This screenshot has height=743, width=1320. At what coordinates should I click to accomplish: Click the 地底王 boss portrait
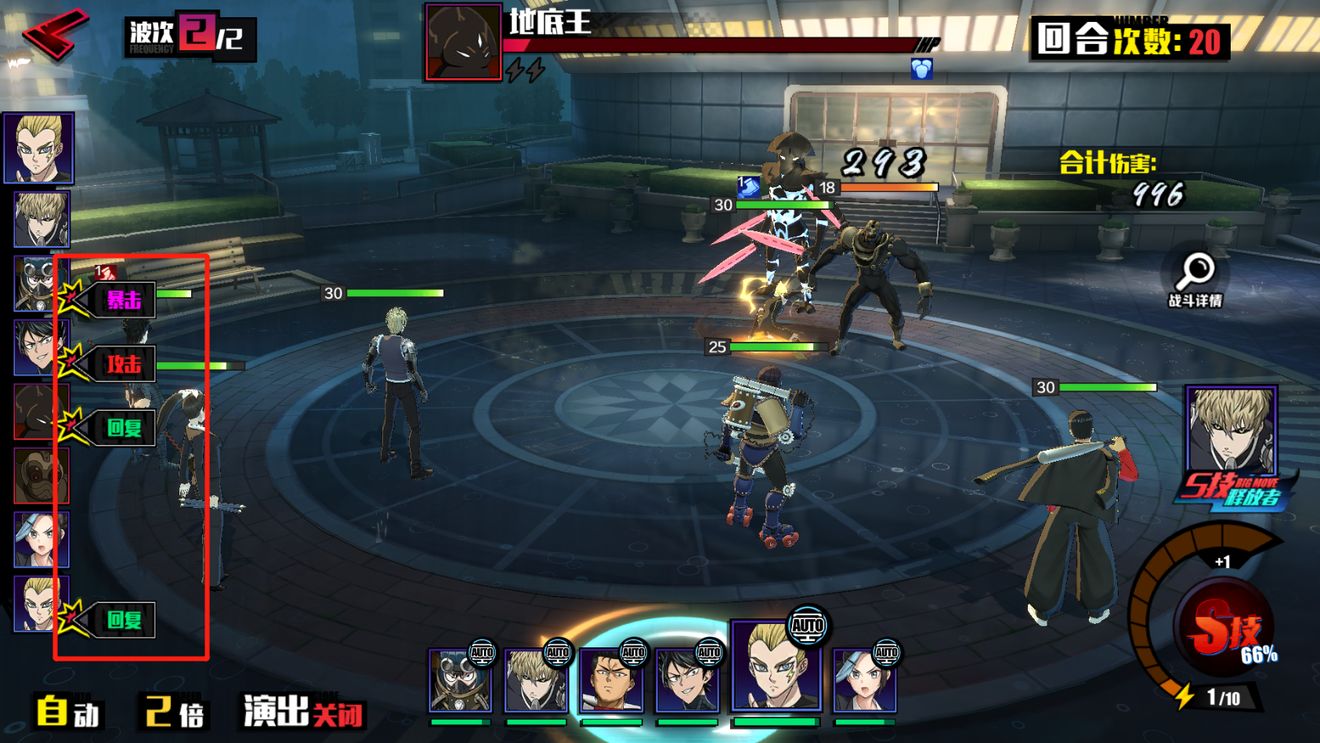coord(463,41)
